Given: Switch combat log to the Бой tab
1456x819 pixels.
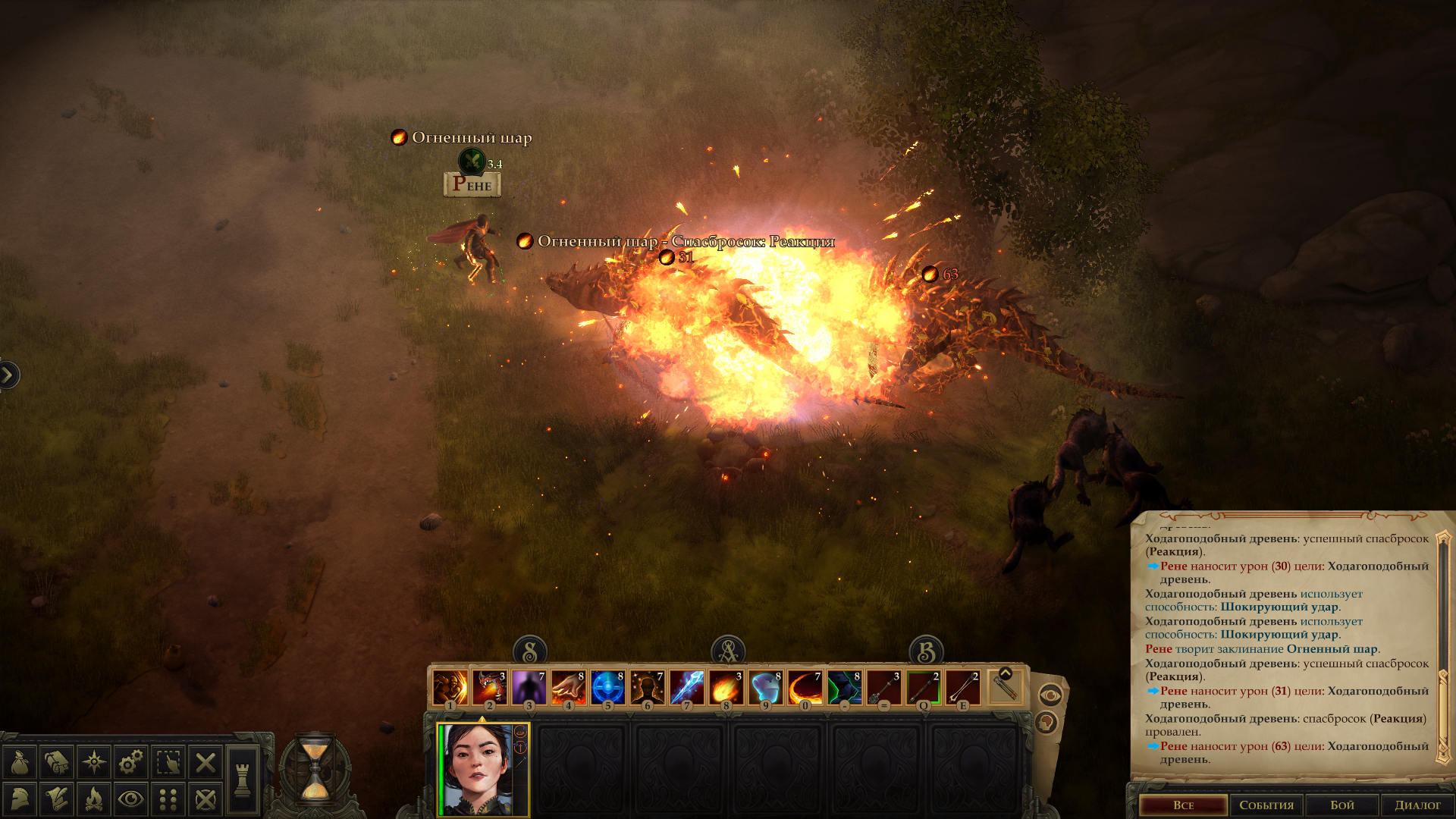Looking at the screenshot, I should coord(1341,805).
